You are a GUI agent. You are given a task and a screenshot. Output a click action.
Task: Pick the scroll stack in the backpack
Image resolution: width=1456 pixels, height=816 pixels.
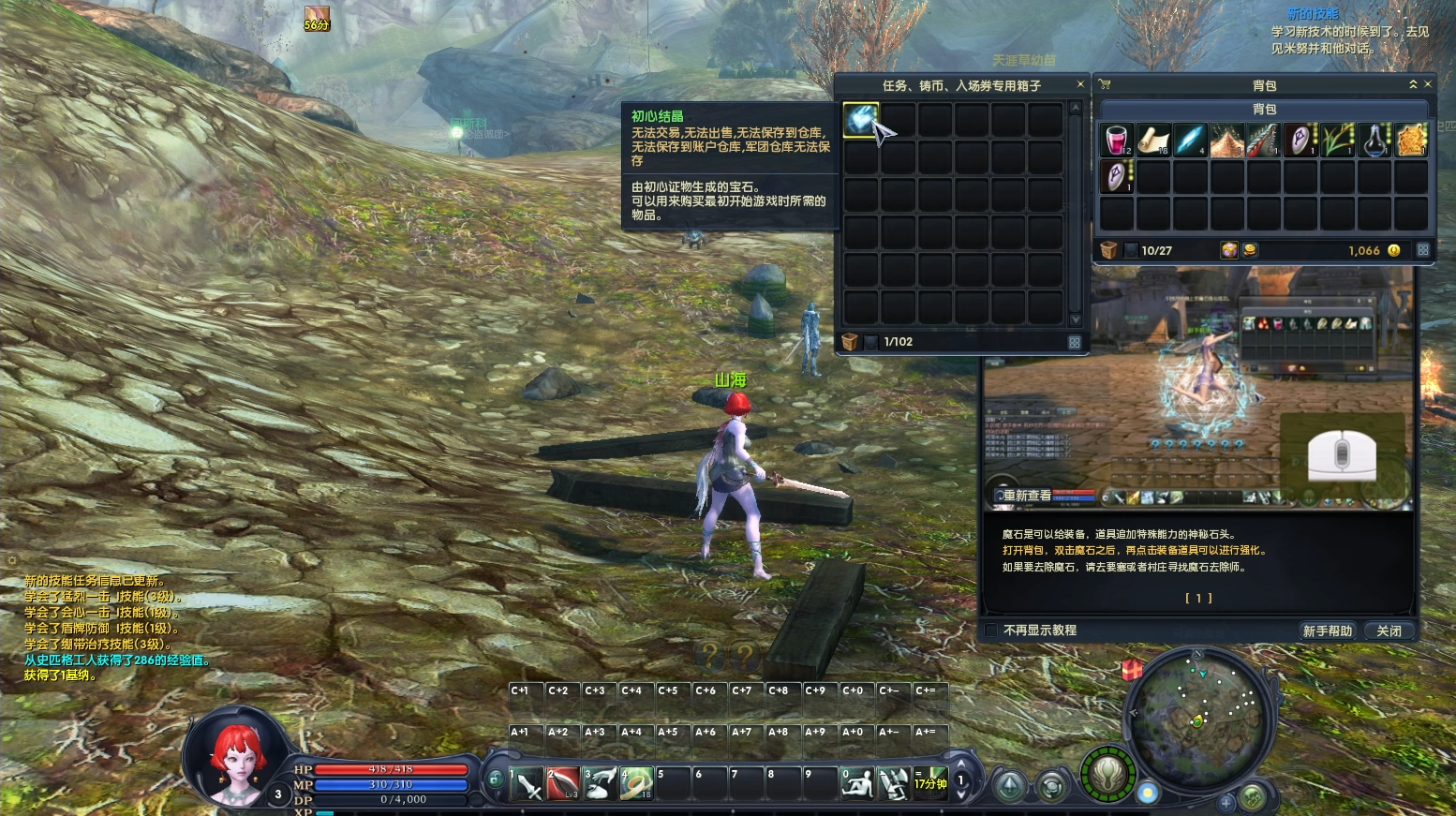1153,140
